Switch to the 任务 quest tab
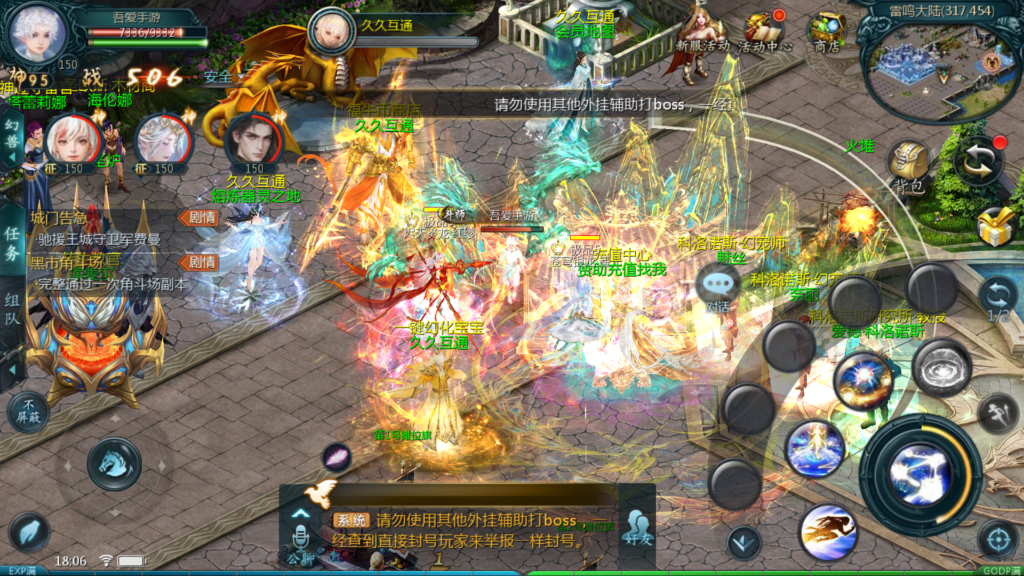The image size is (1024, 576). [11, 241]
